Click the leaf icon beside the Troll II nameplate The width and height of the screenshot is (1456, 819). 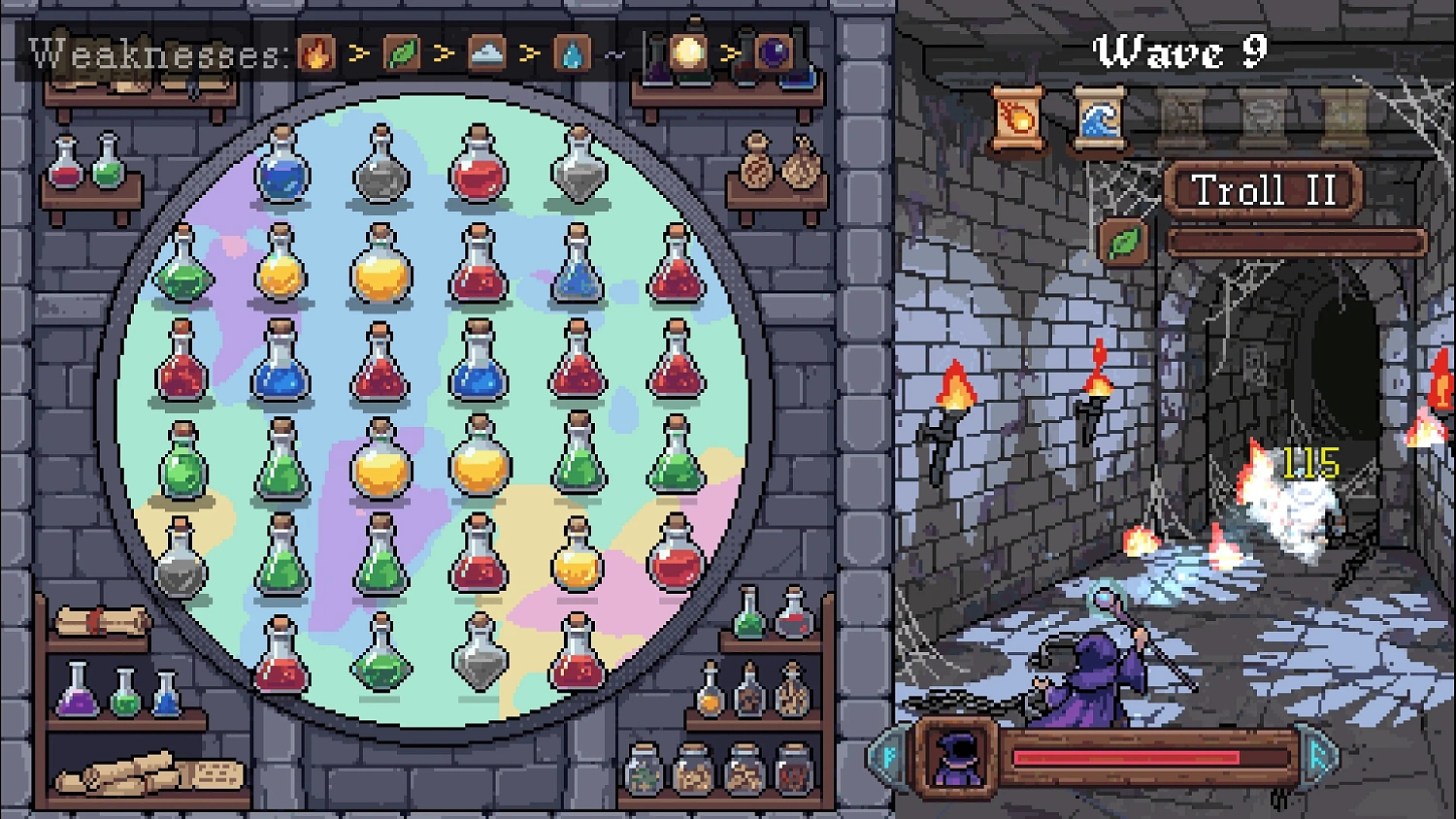[x=1121, y=243]
